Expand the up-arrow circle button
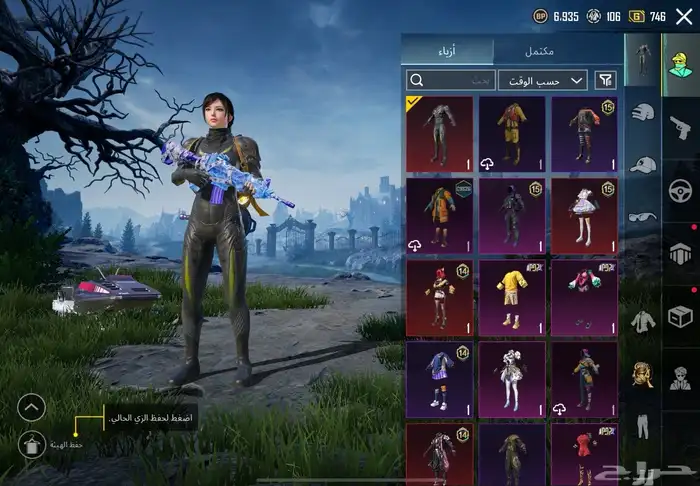 pyautogui.click(x=31, y=407)
